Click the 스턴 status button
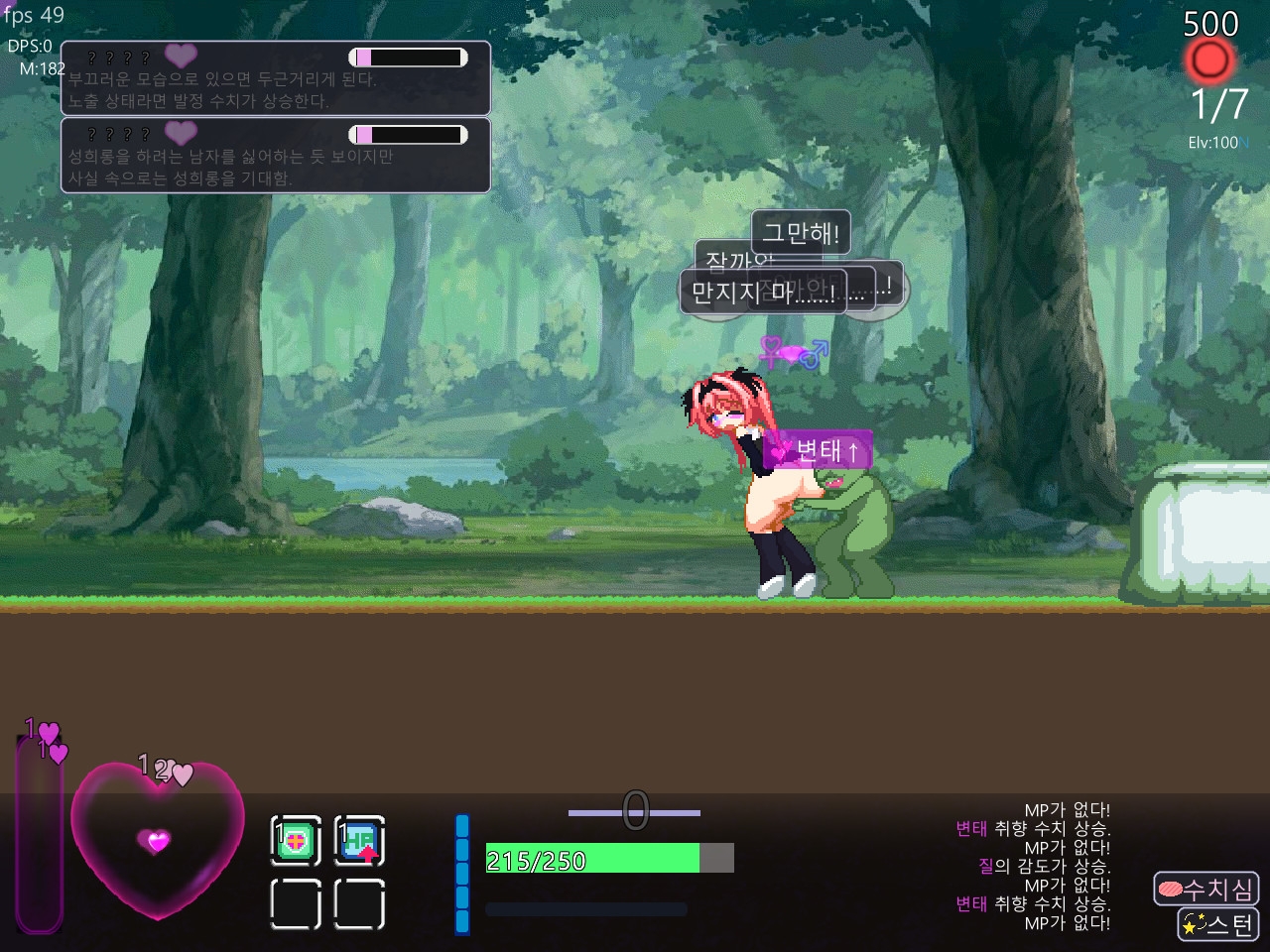Image resolution: width=1270 pixels, height=952 pixels. point(1217,925)
